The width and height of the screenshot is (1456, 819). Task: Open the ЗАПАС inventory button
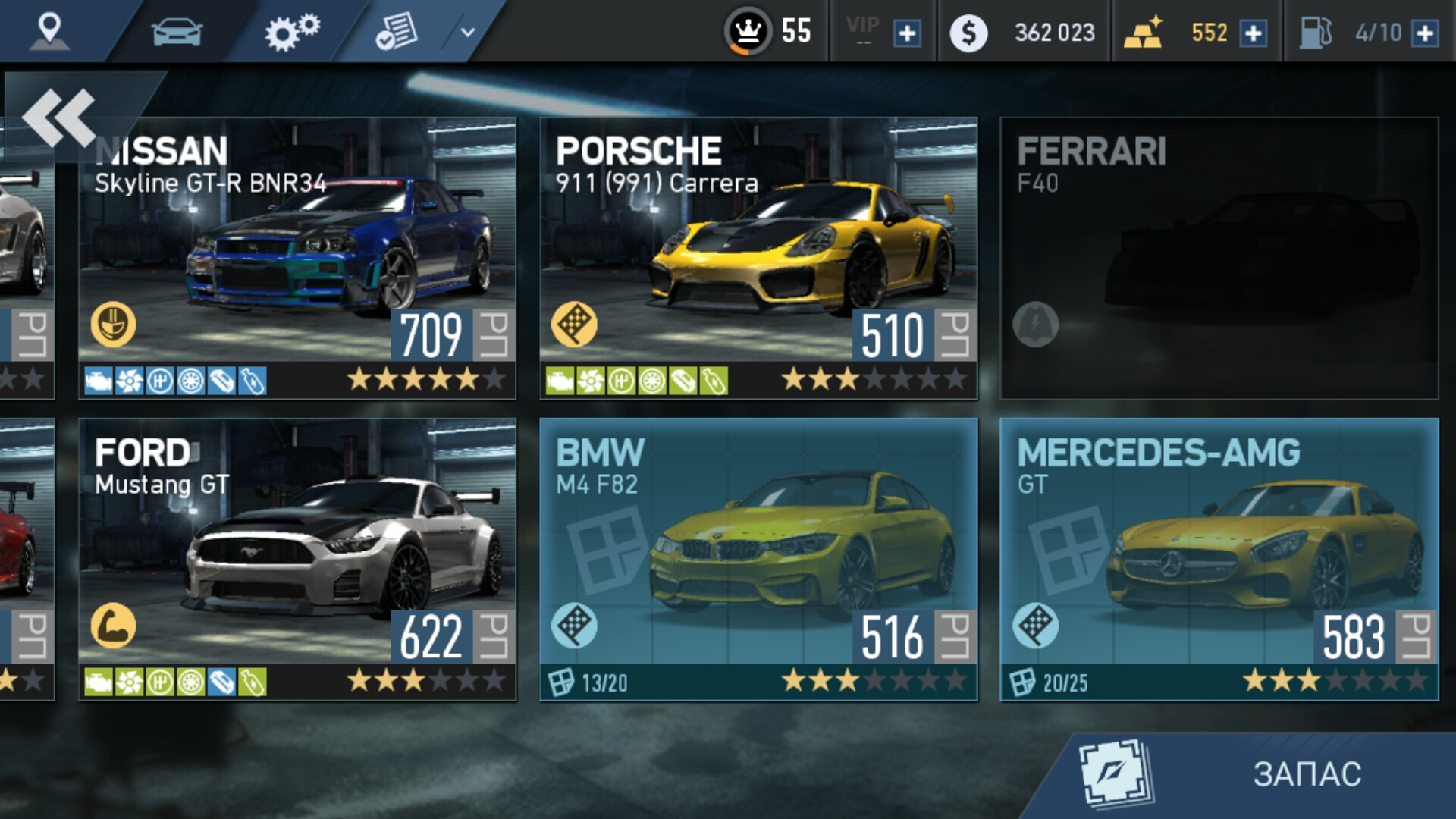coord(1259,774)
